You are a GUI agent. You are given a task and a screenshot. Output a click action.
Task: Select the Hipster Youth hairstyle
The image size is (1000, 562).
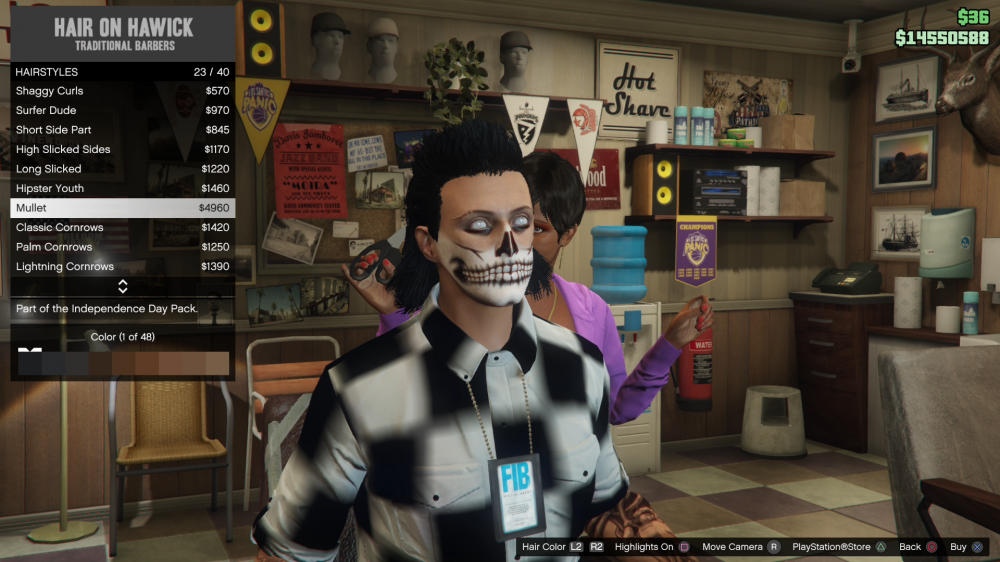[122, 188]
